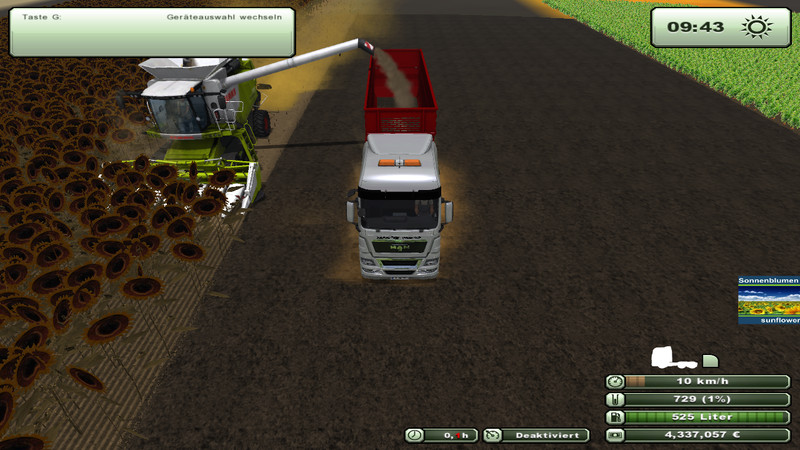The height and width of the screenshot is (450, 800).
Task: Toggle the Deaktiviert status indicator
Action: pyautogui.click(x=535, y=435)
